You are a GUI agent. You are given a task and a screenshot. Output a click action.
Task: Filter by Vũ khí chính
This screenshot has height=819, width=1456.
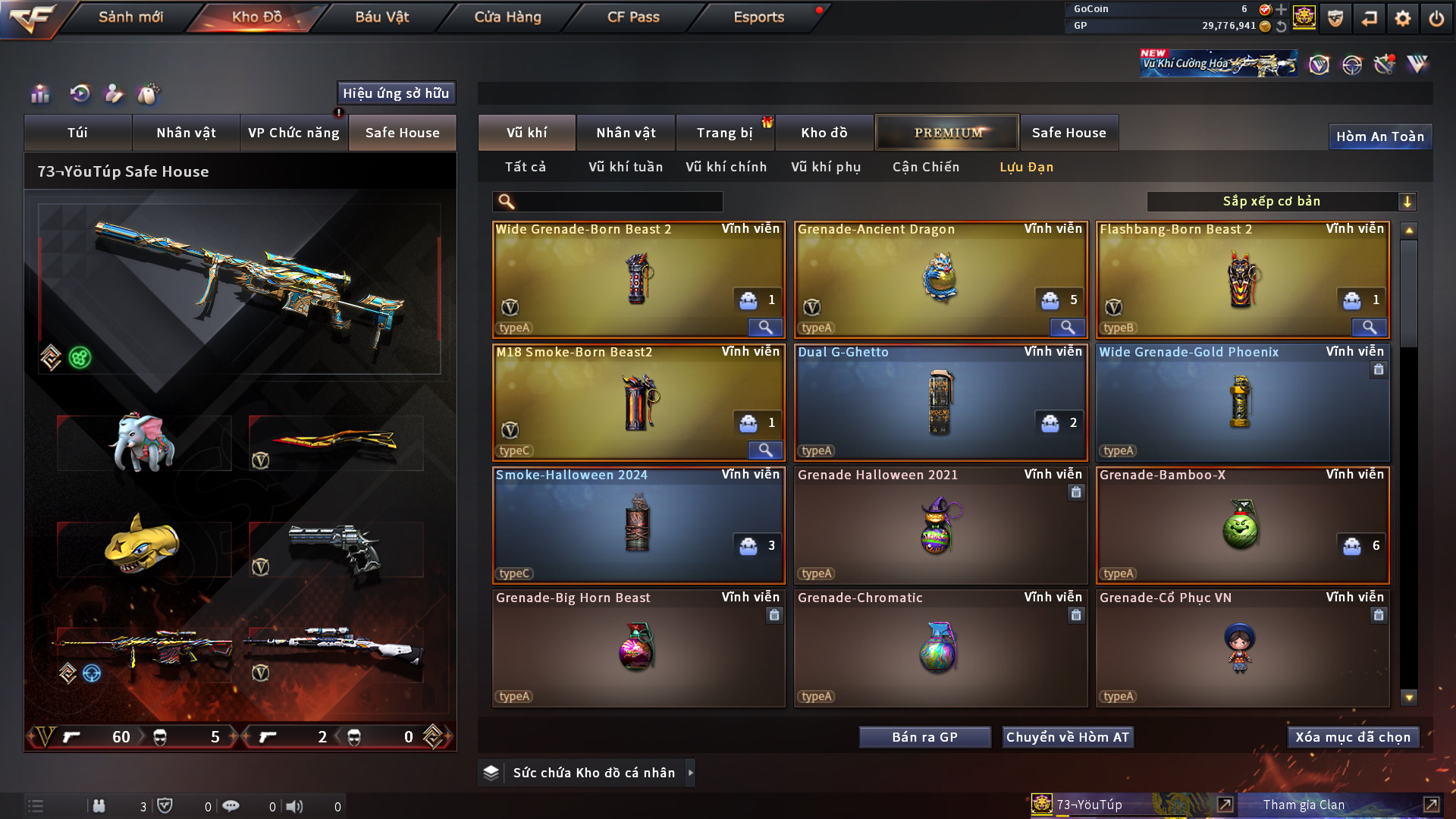[x=726, y=167]
